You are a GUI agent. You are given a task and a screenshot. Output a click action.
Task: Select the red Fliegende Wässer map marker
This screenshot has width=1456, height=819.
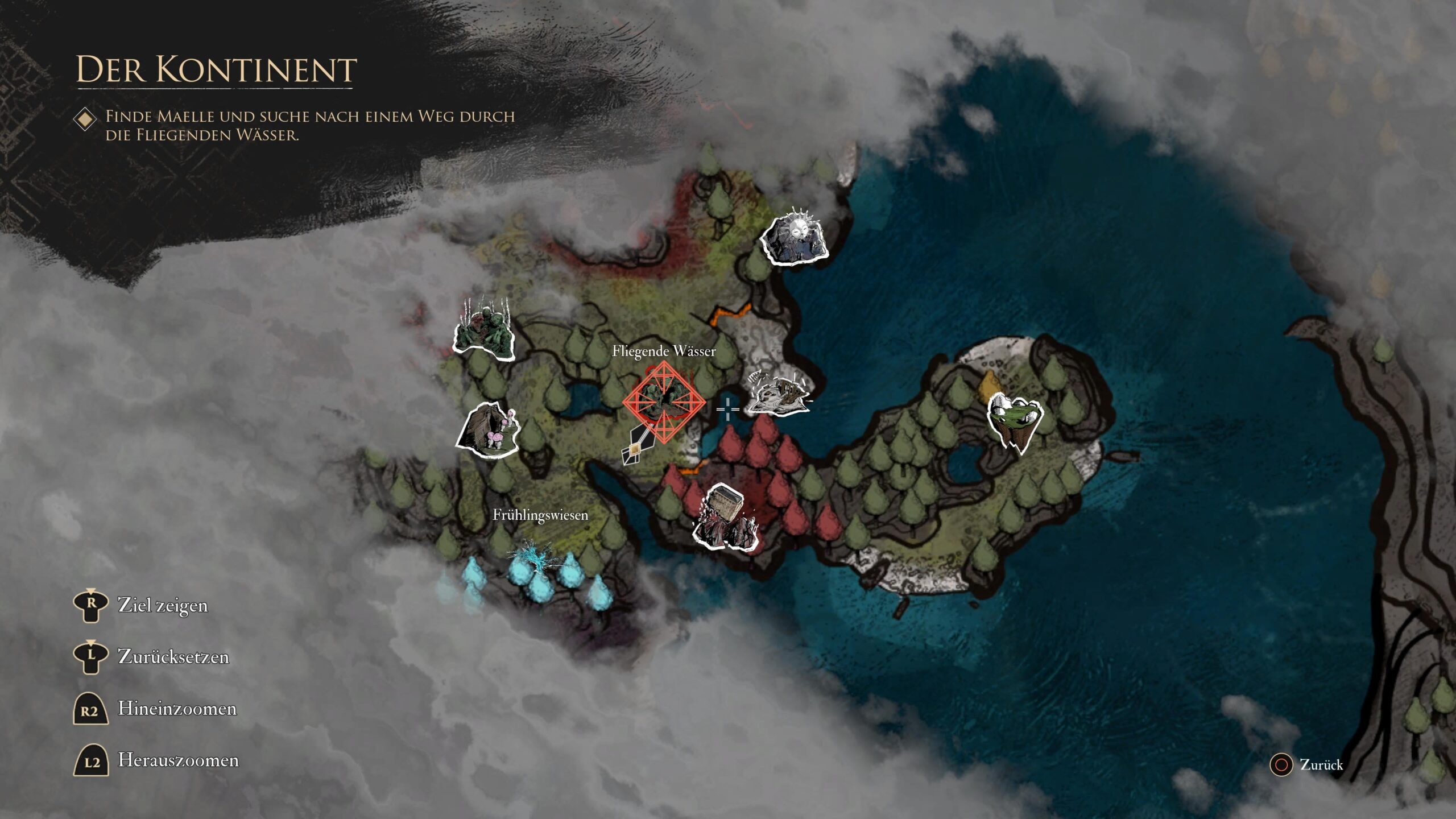(664, 402)
